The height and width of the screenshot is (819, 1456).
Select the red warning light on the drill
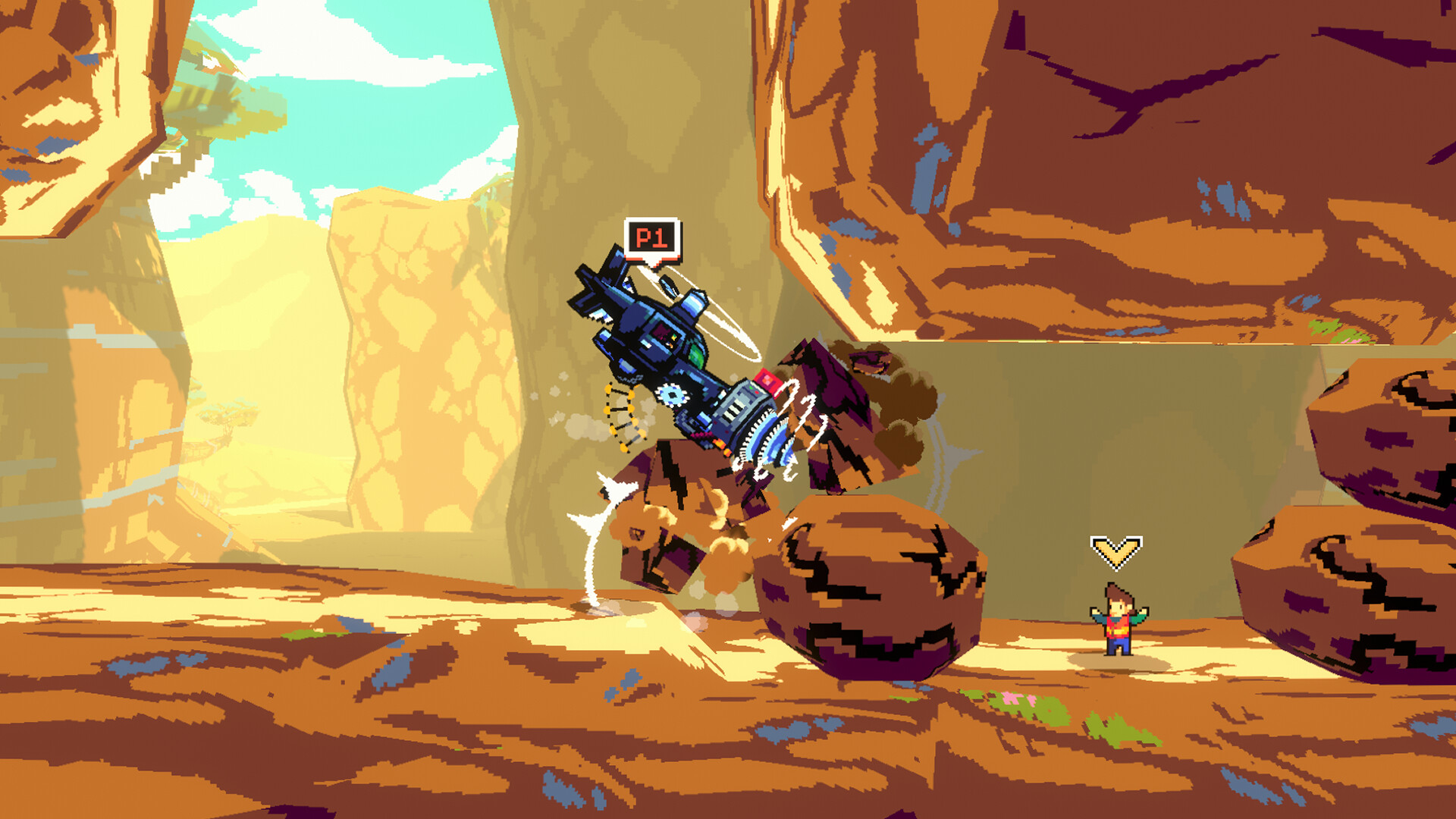(x=767, y=381)
